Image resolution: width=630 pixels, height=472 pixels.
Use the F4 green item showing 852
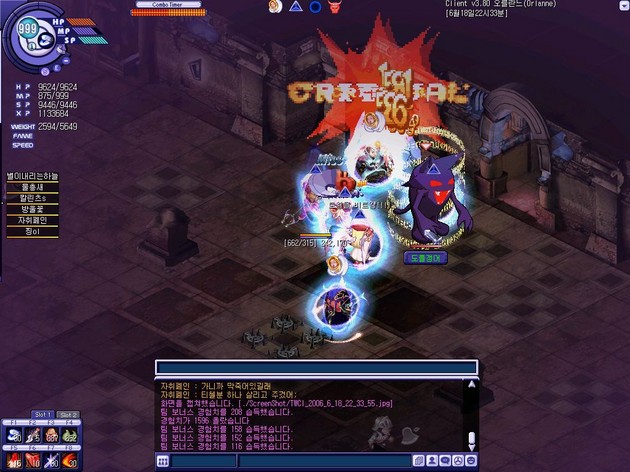coord(70,433)
